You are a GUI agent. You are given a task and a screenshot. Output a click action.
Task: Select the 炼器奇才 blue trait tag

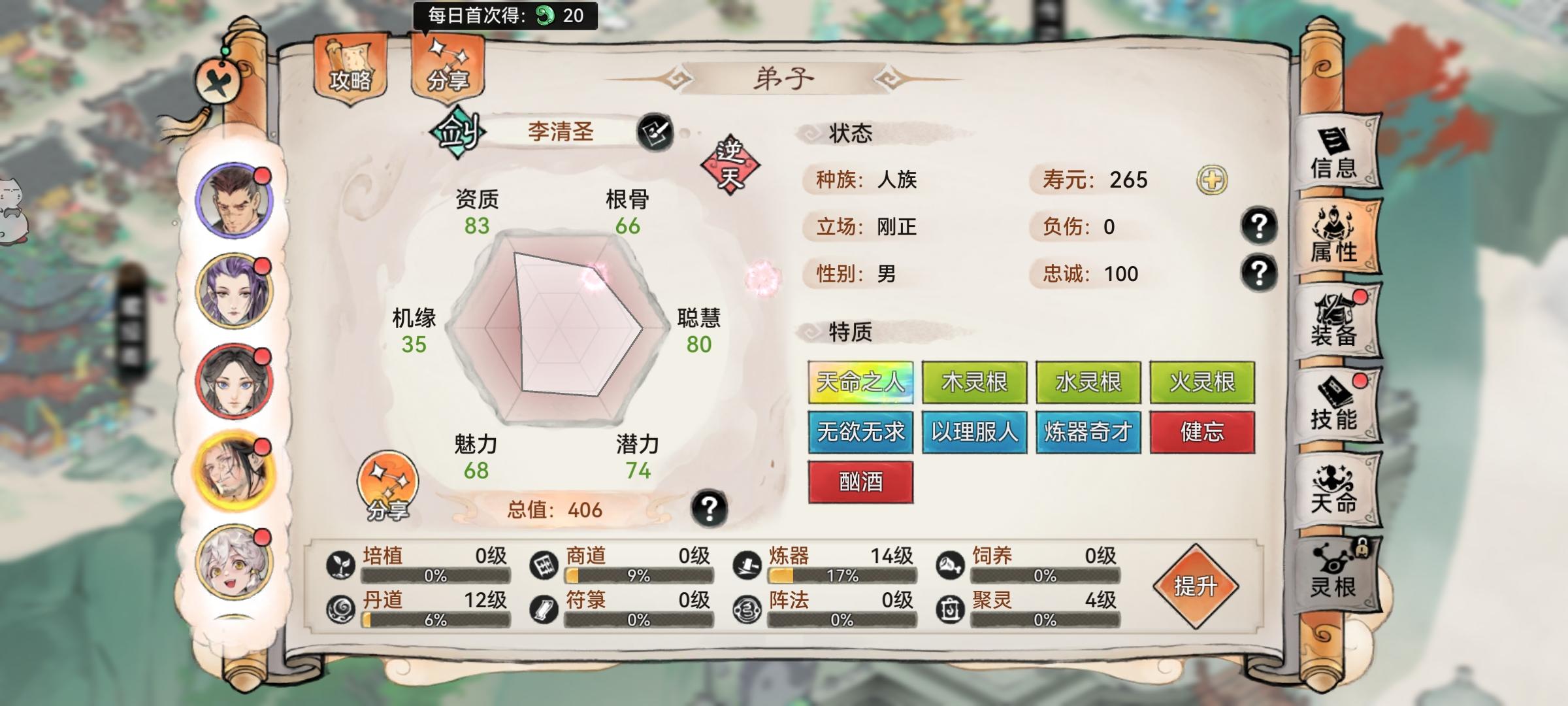click(1089, 432)
